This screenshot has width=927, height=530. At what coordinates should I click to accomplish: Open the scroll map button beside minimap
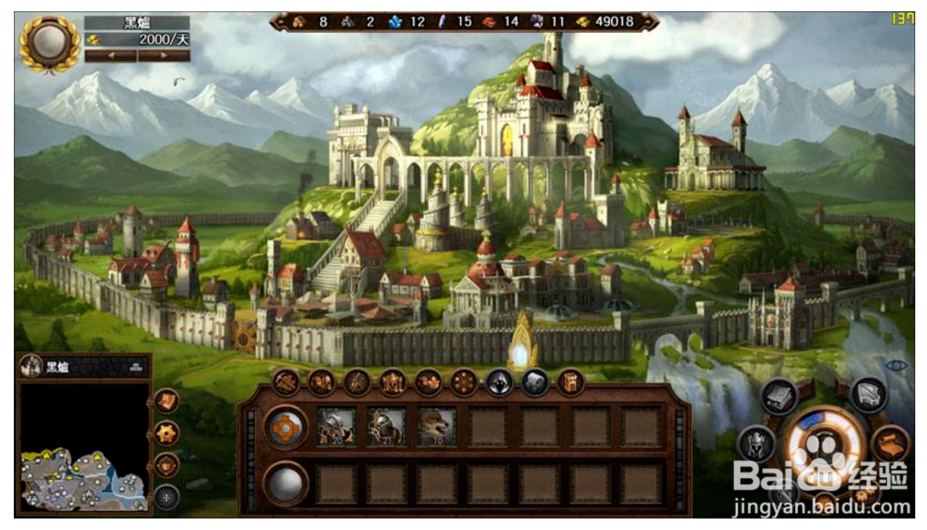pyautogui.click(x=166, y=401)
